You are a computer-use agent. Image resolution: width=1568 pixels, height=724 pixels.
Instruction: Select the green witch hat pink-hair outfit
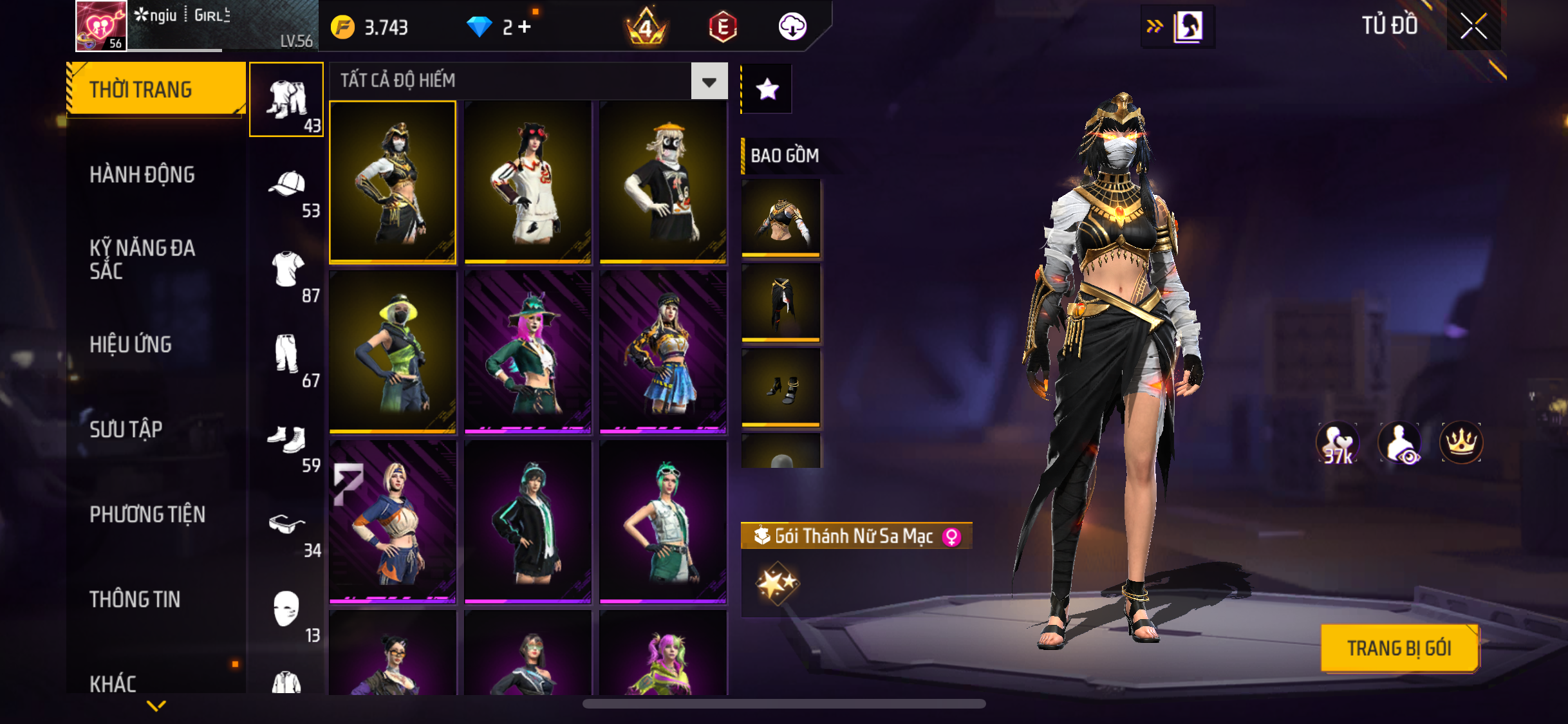coord(528,351)
